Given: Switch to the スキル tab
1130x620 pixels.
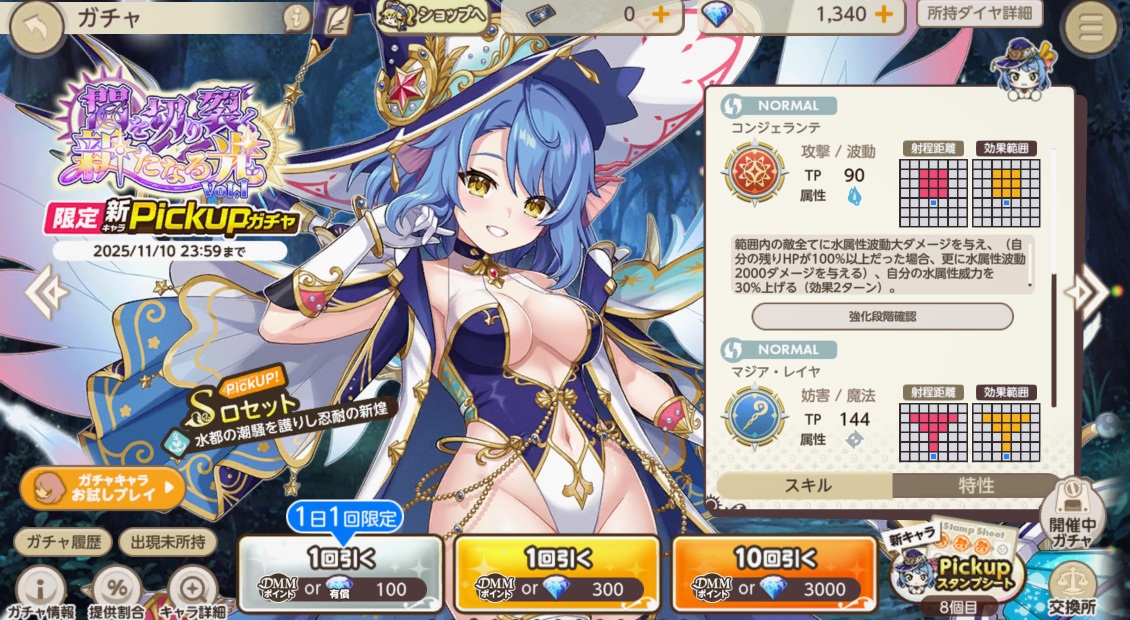Looking at the screenshot, I should pos(804,486).
